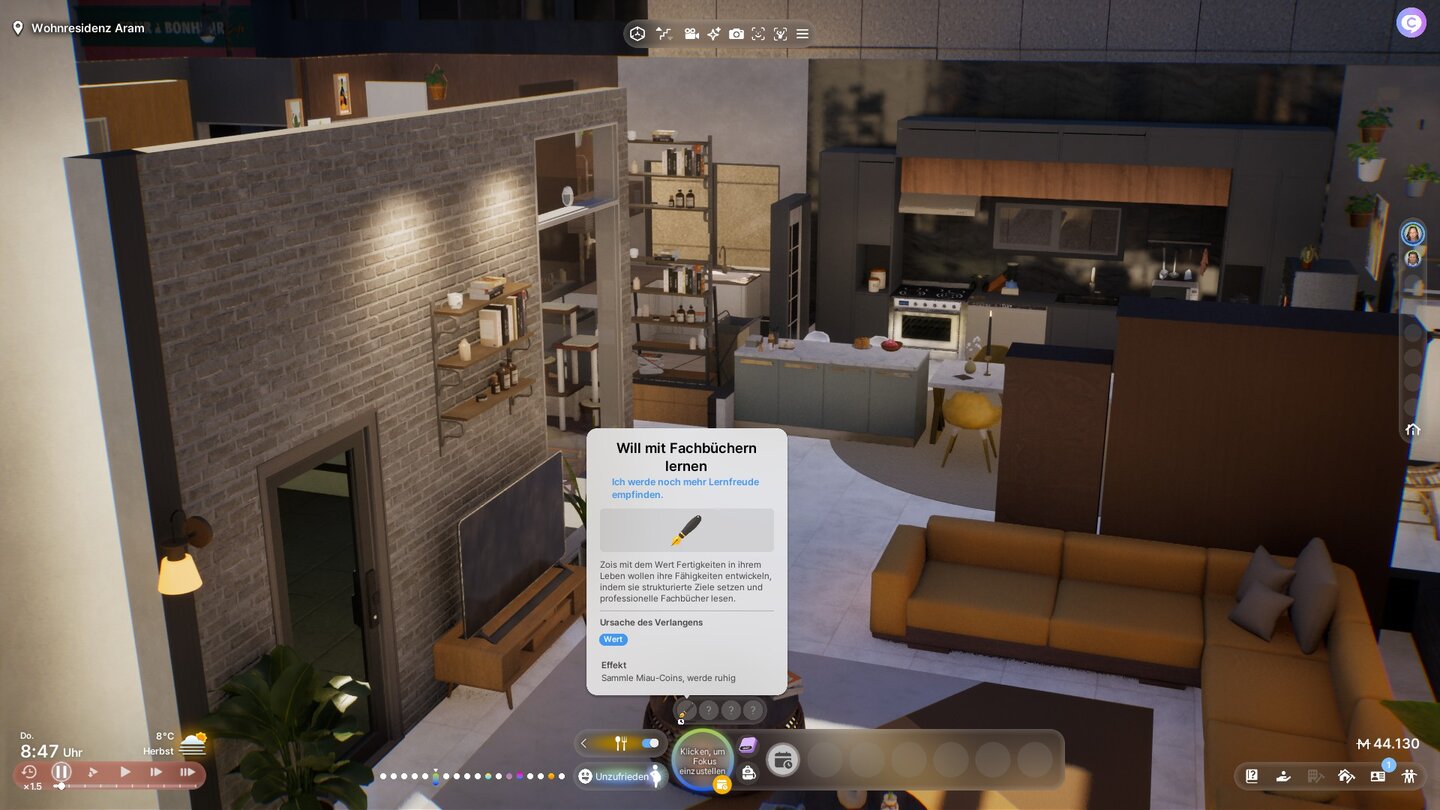The image size is (1440, 810).
Task: Select the top Zoi portrait
Action: [1412, 234]
